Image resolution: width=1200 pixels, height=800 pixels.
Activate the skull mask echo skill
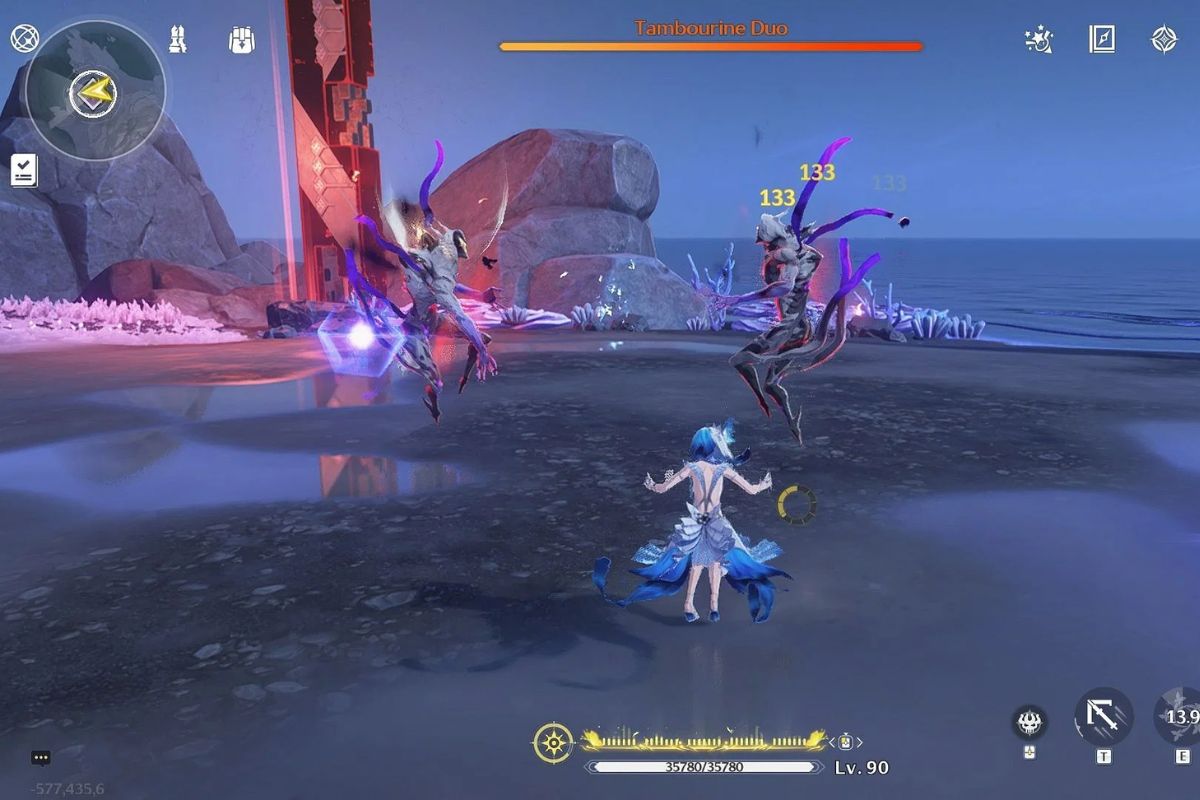[x=1030, y=721]
